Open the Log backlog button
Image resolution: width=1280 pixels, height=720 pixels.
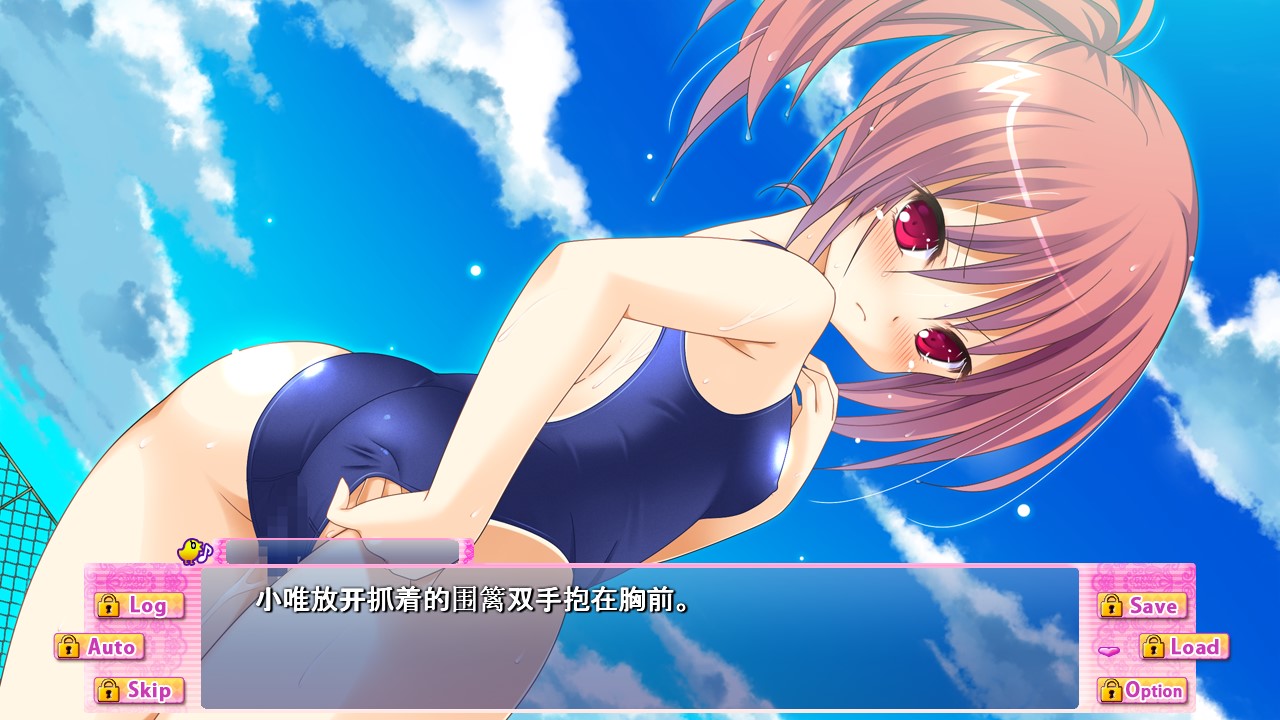coord(139,605)
